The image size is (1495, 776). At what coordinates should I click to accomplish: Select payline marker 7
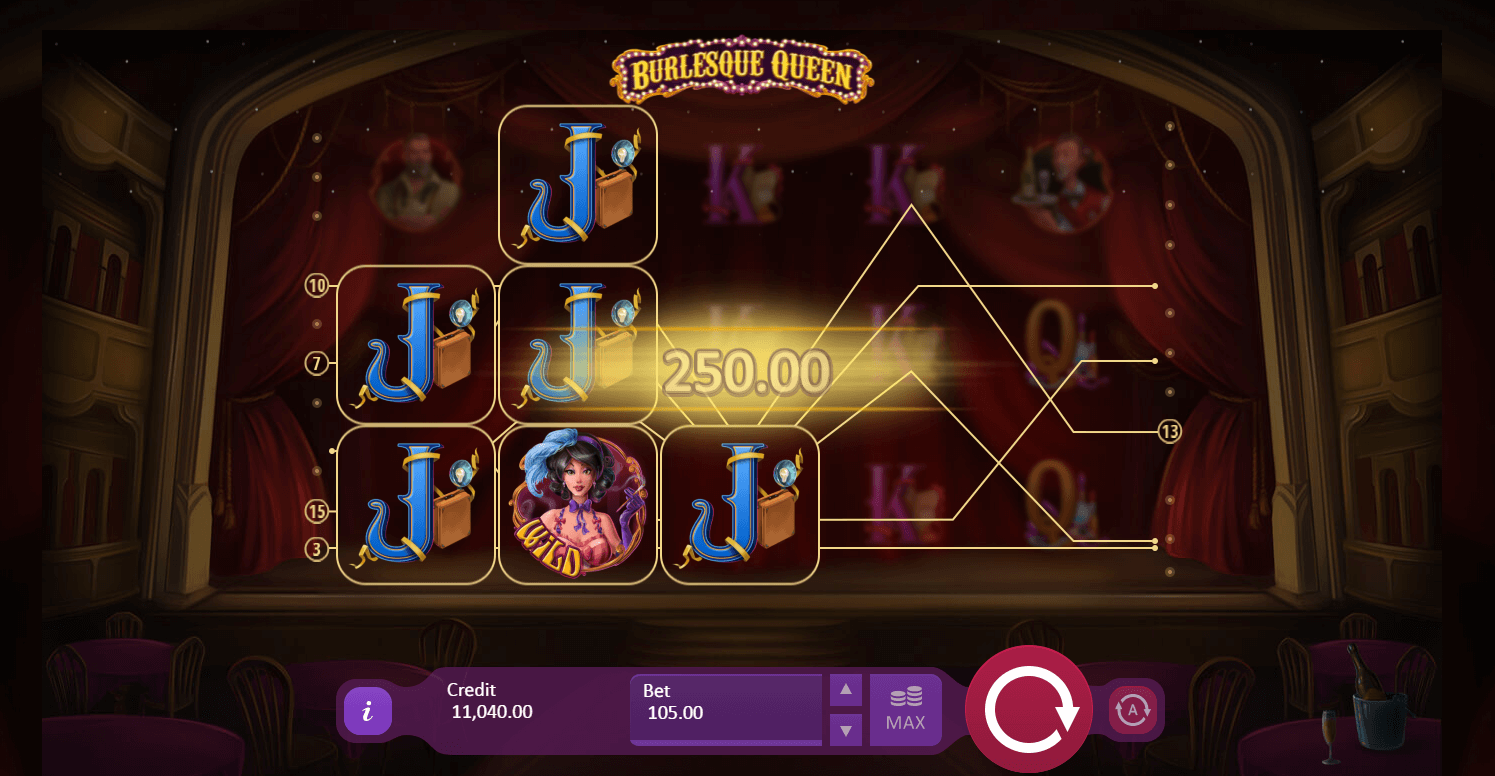click(317, 364)
